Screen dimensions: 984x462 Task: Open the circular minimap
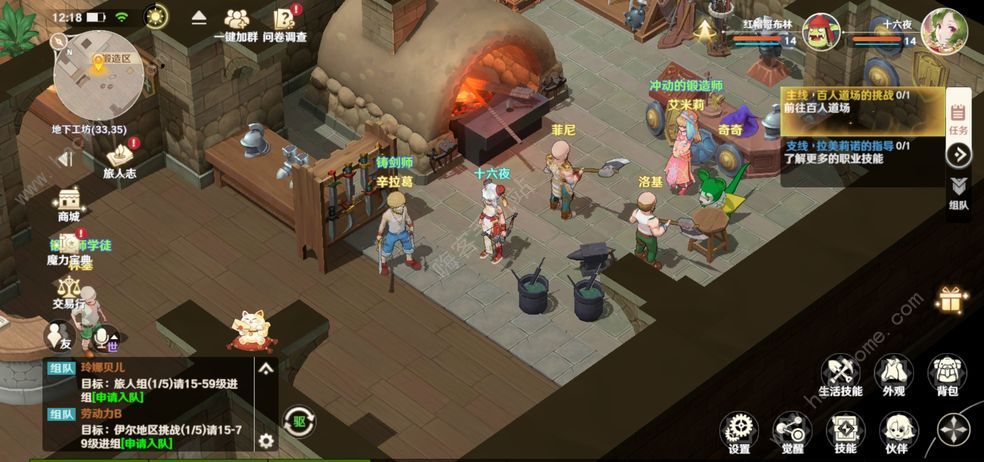(x=98, y=74)
